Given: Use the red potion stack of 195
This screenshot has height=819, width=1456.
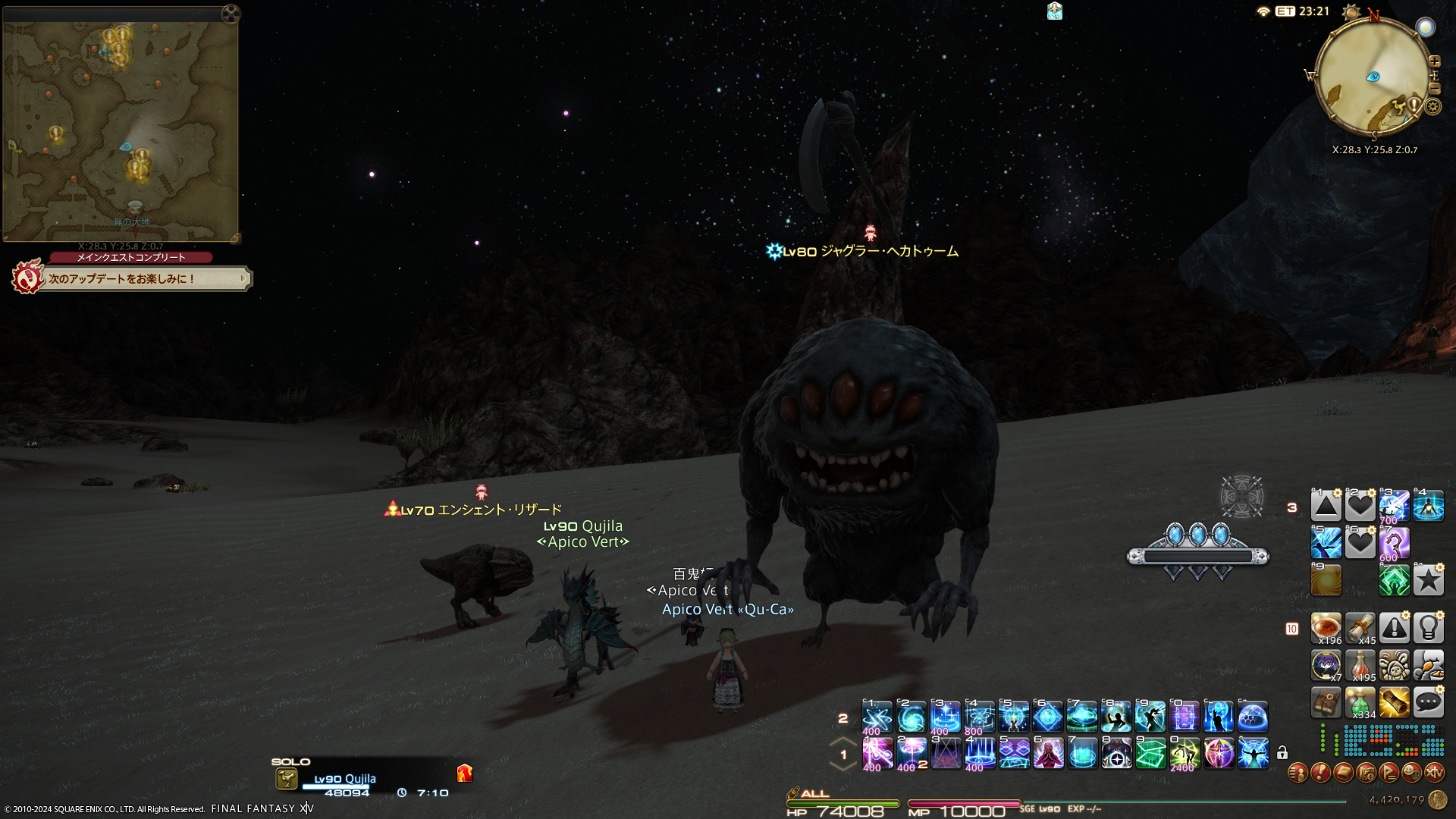Looking at the screenshot, I should click(x=1360, y=665).
